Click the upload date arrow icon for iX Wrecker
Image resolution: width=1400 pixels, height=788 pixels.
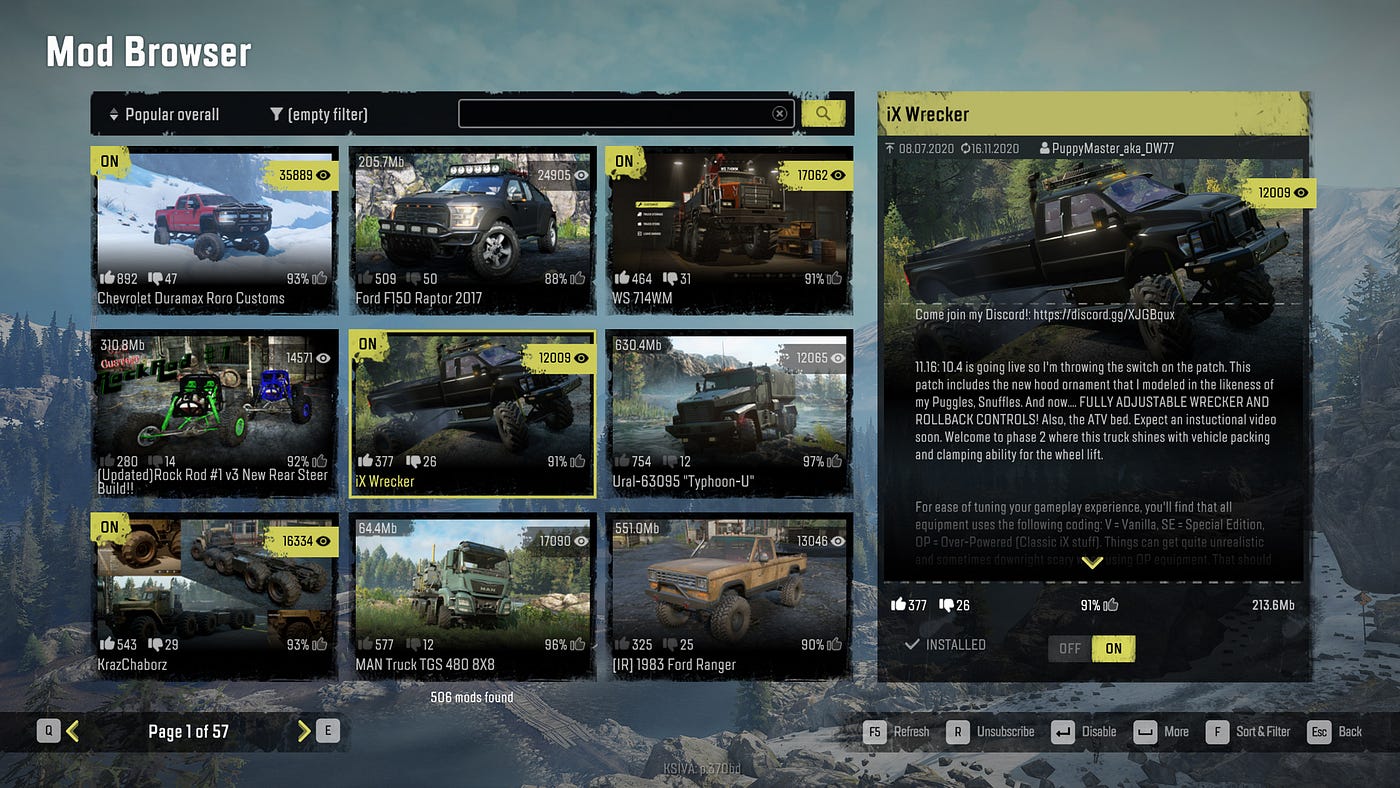890,147
